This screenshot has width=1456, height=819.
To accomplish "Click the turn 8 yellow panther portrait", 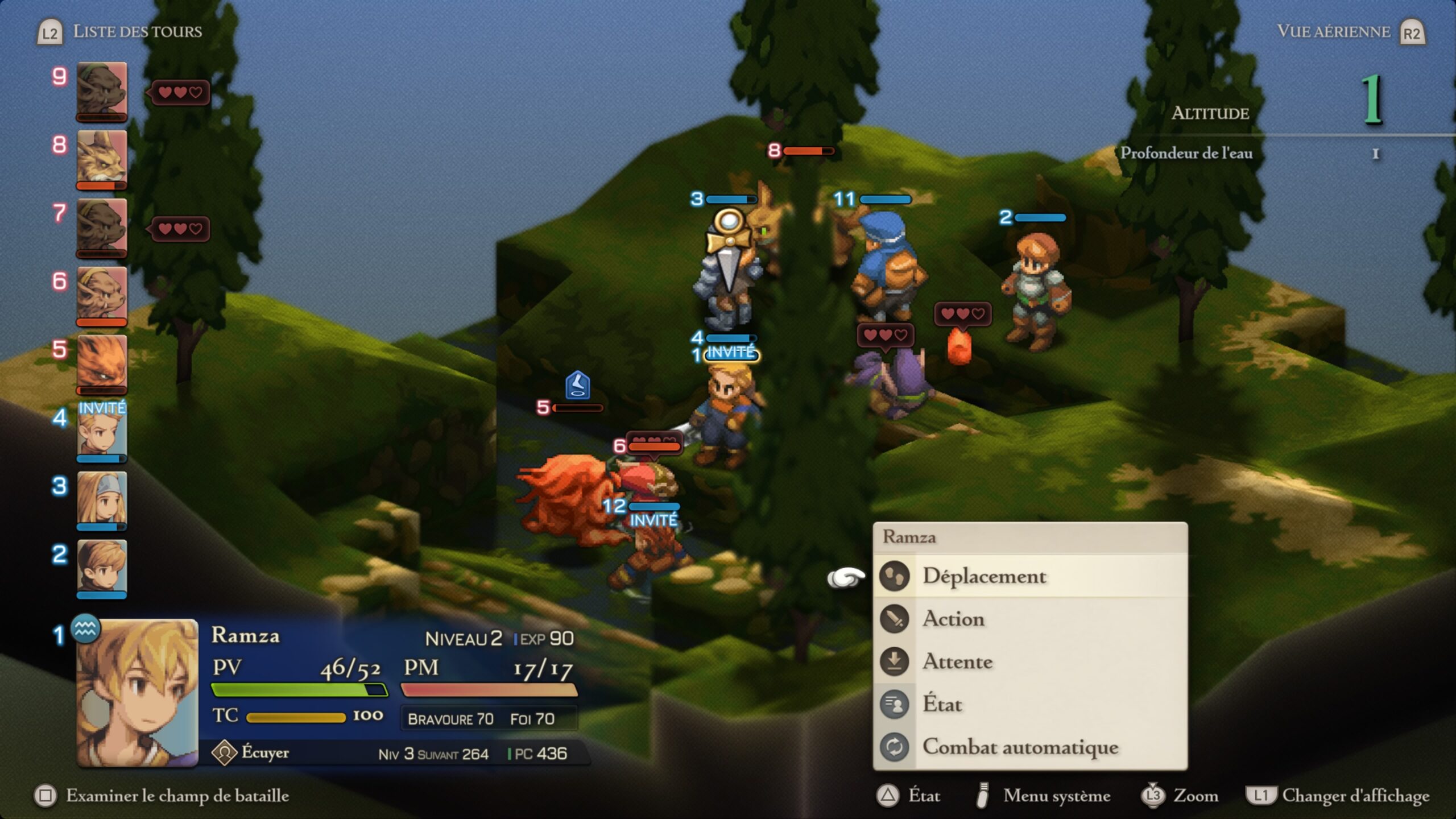I will pos(102,159).
